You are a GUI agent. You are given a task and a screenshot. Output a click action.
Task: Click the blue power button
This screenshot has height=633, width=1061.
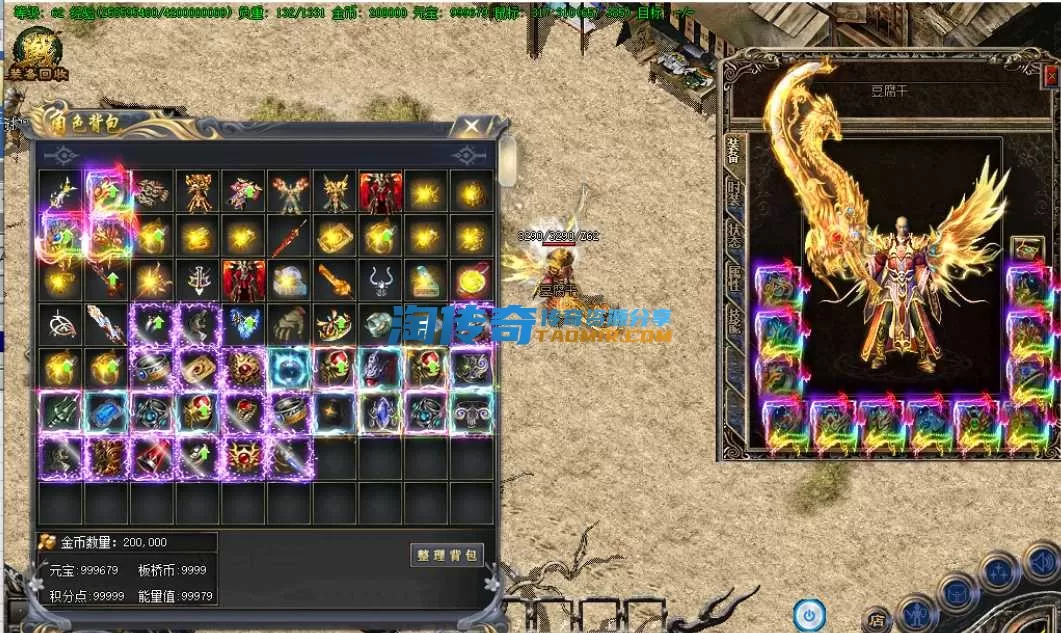click(809, 613)
